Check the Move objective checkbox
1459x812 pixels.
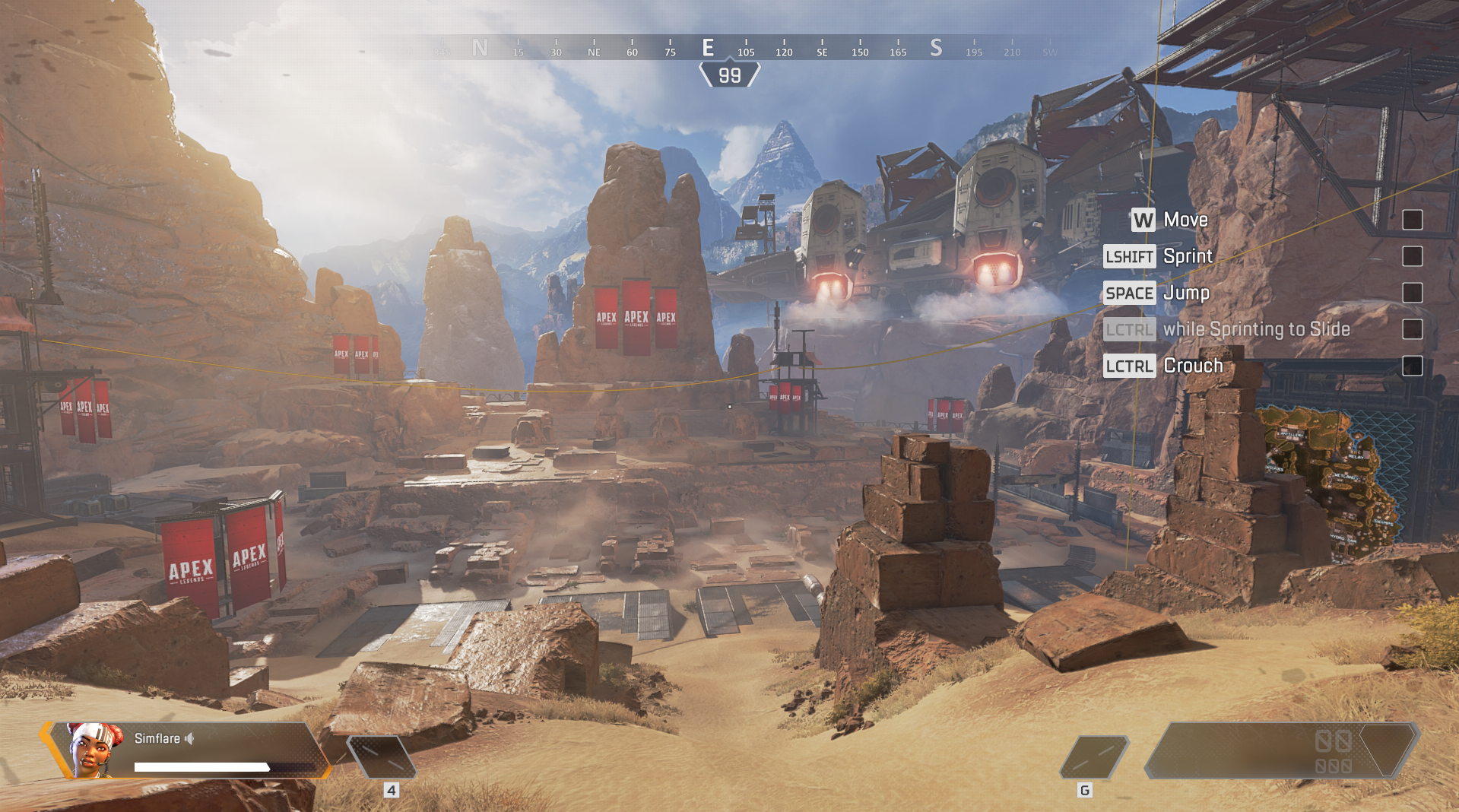1413,220
